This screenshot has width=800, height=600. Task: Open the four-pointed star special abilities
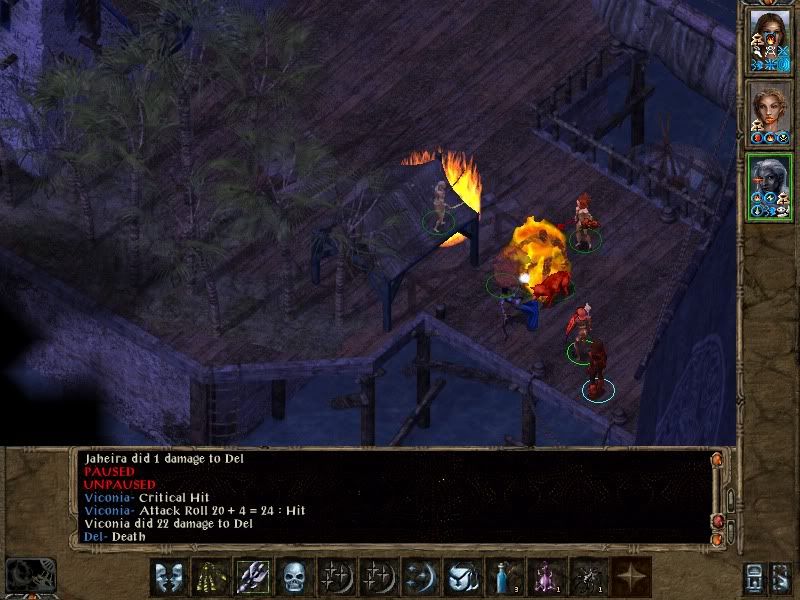(632, 577)
